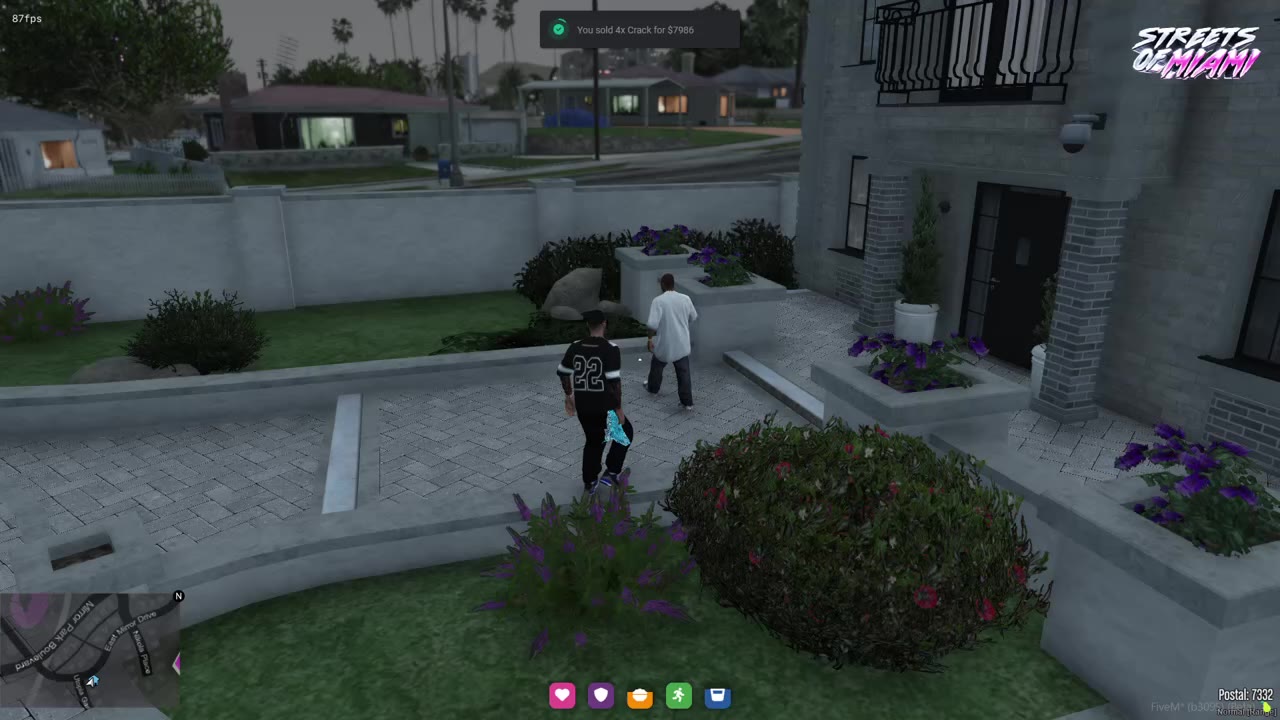Select the green running man stamina icon

679,696
